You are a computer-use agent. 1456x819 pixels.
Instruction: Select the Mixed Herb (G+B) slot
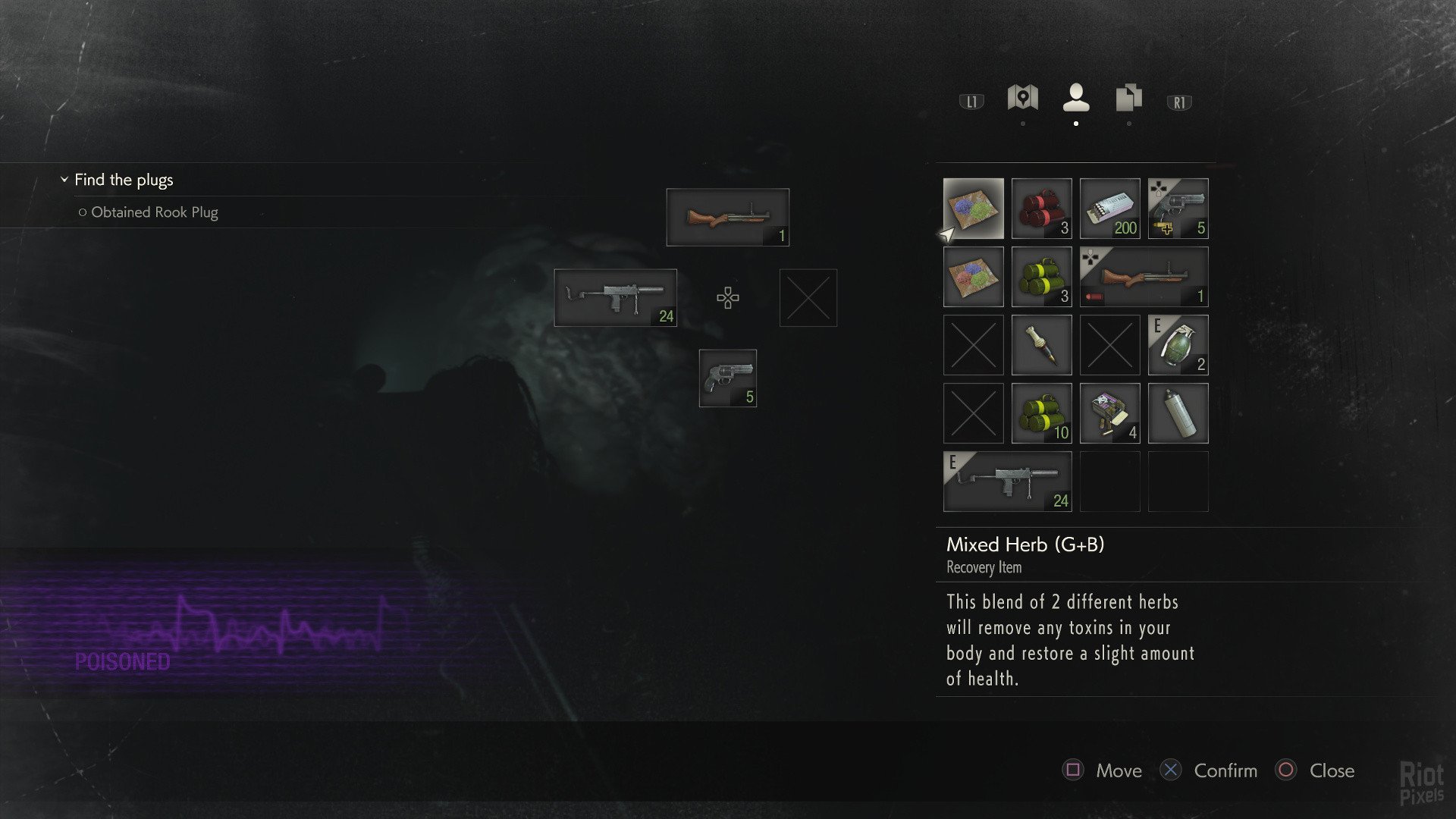[x=973, y=209]
